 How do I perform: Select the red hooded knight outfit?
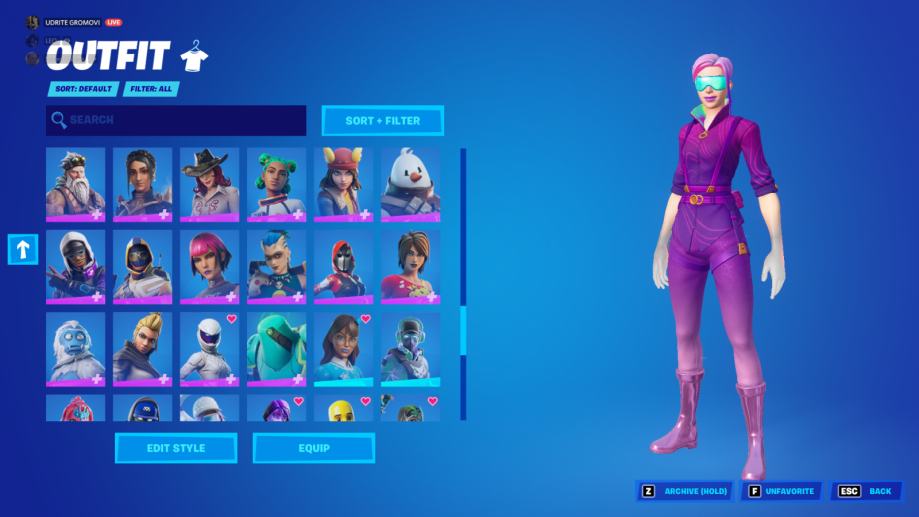point(343,266)
